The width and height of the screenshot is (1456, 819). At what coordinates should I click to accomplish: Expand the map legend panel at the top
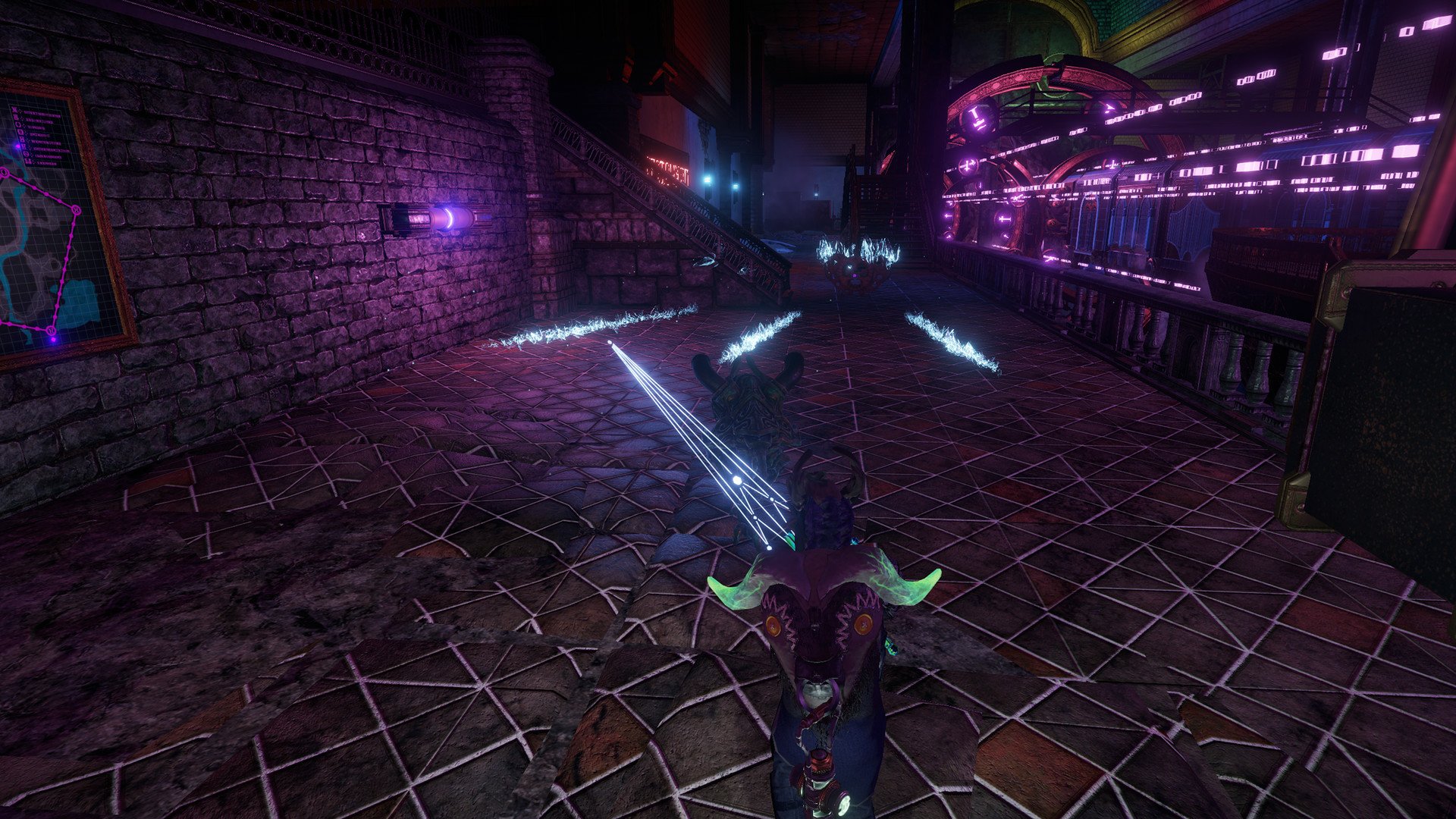[x=38, y=133]
